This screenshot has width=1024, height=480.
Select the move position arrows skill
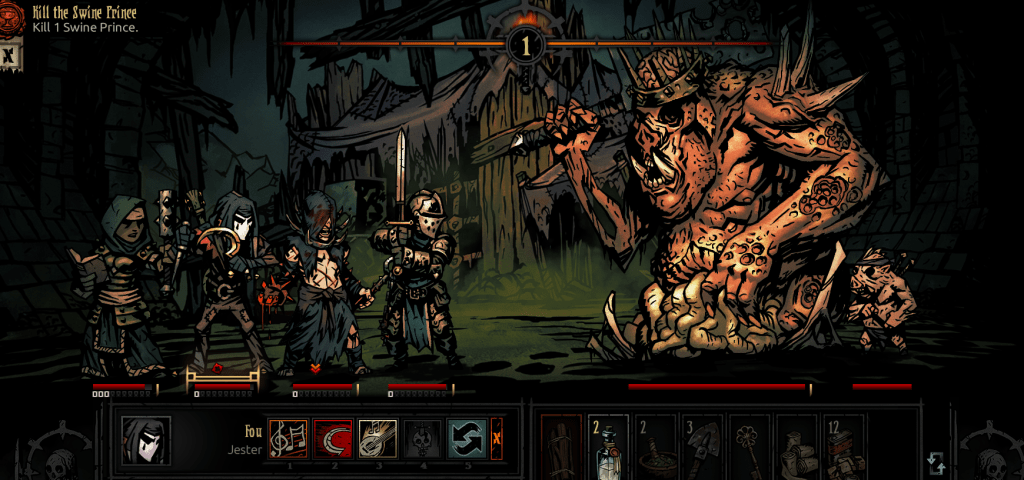pos(466,438)
